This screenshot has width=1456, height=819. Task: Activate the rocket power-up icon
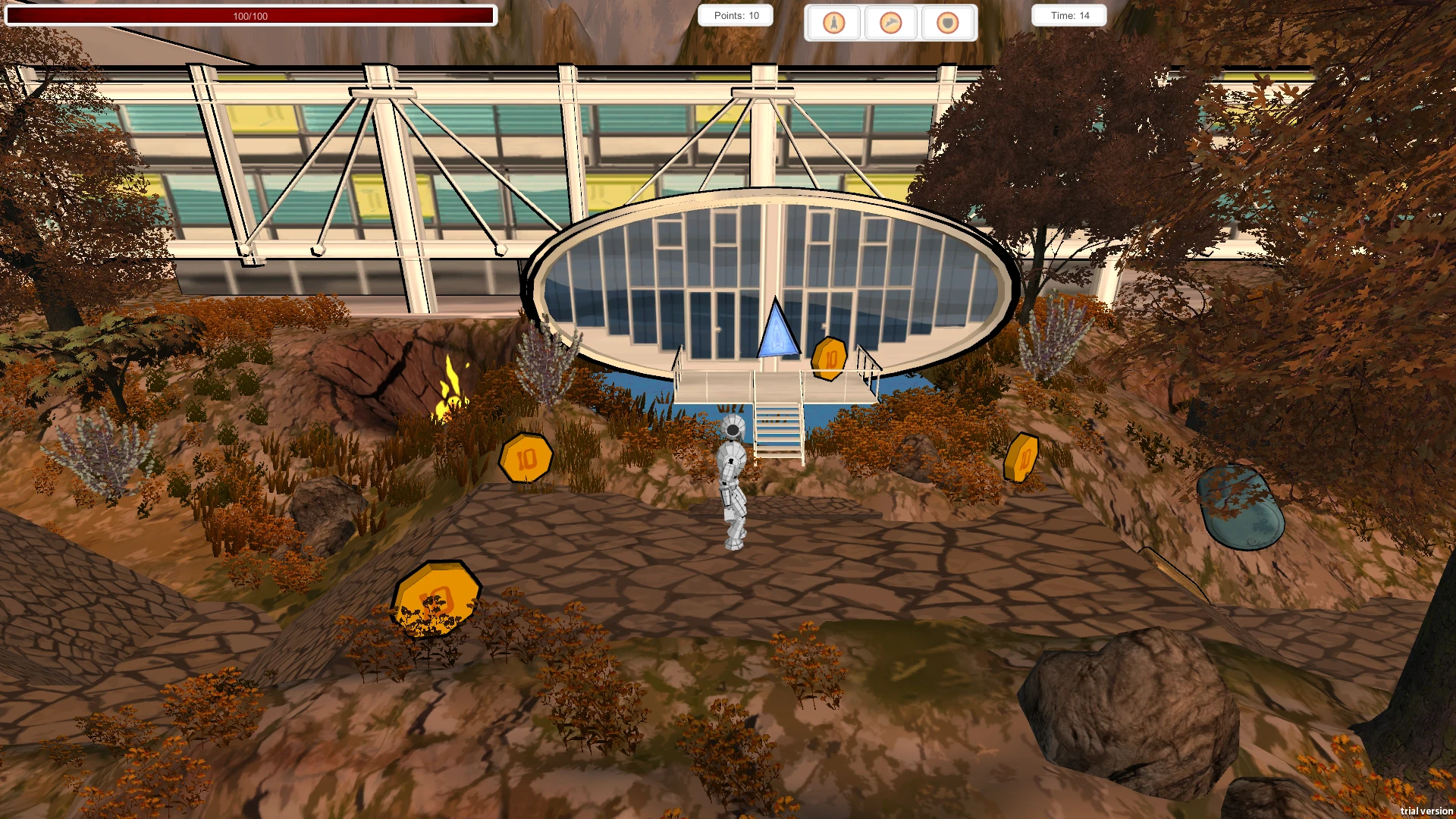[x=833, y=23]
